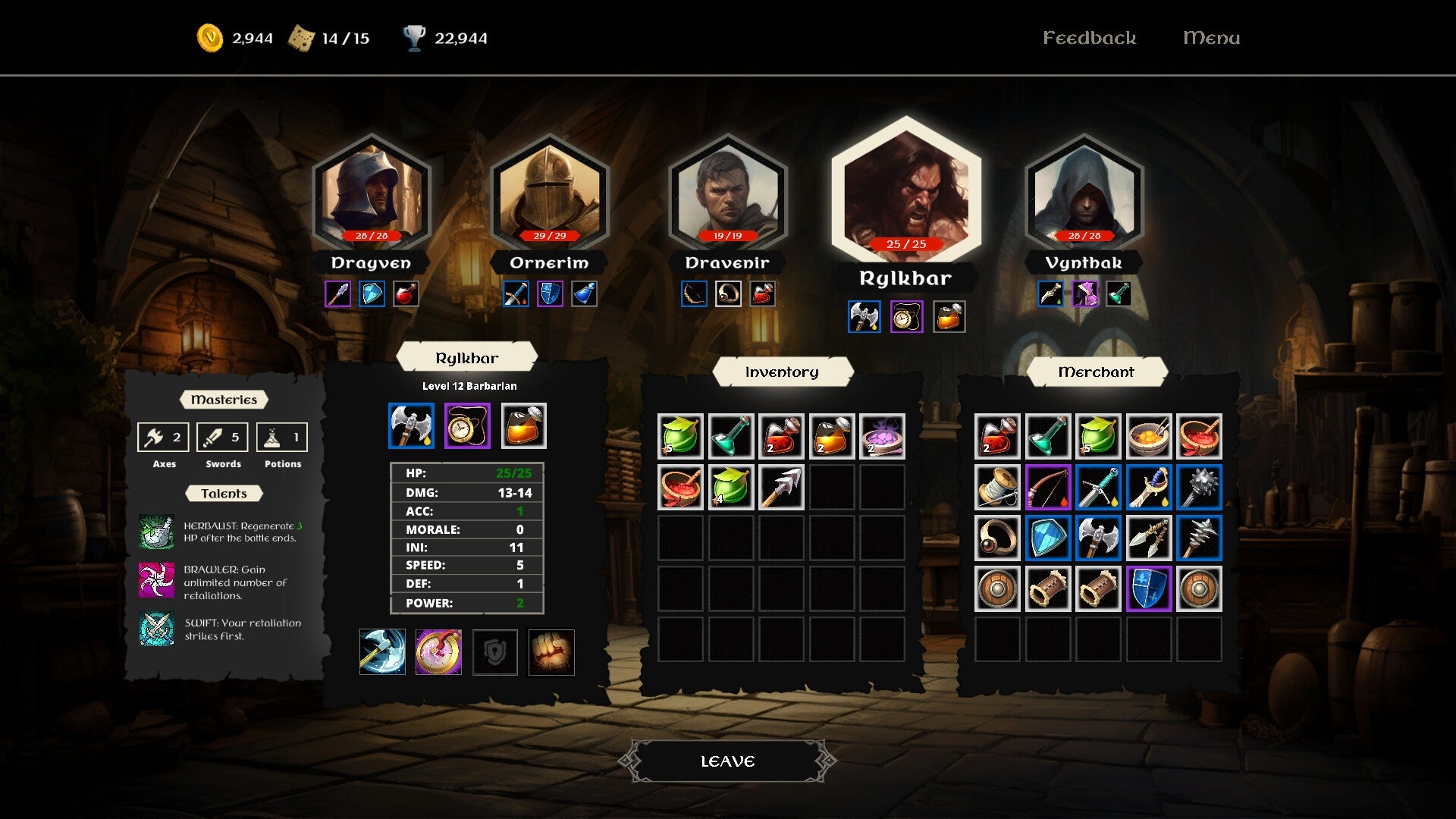This screenshot has width=1456, height=819.
Task: Open the game Menu
Action: pyautogui.click(x=1211, y=37)
